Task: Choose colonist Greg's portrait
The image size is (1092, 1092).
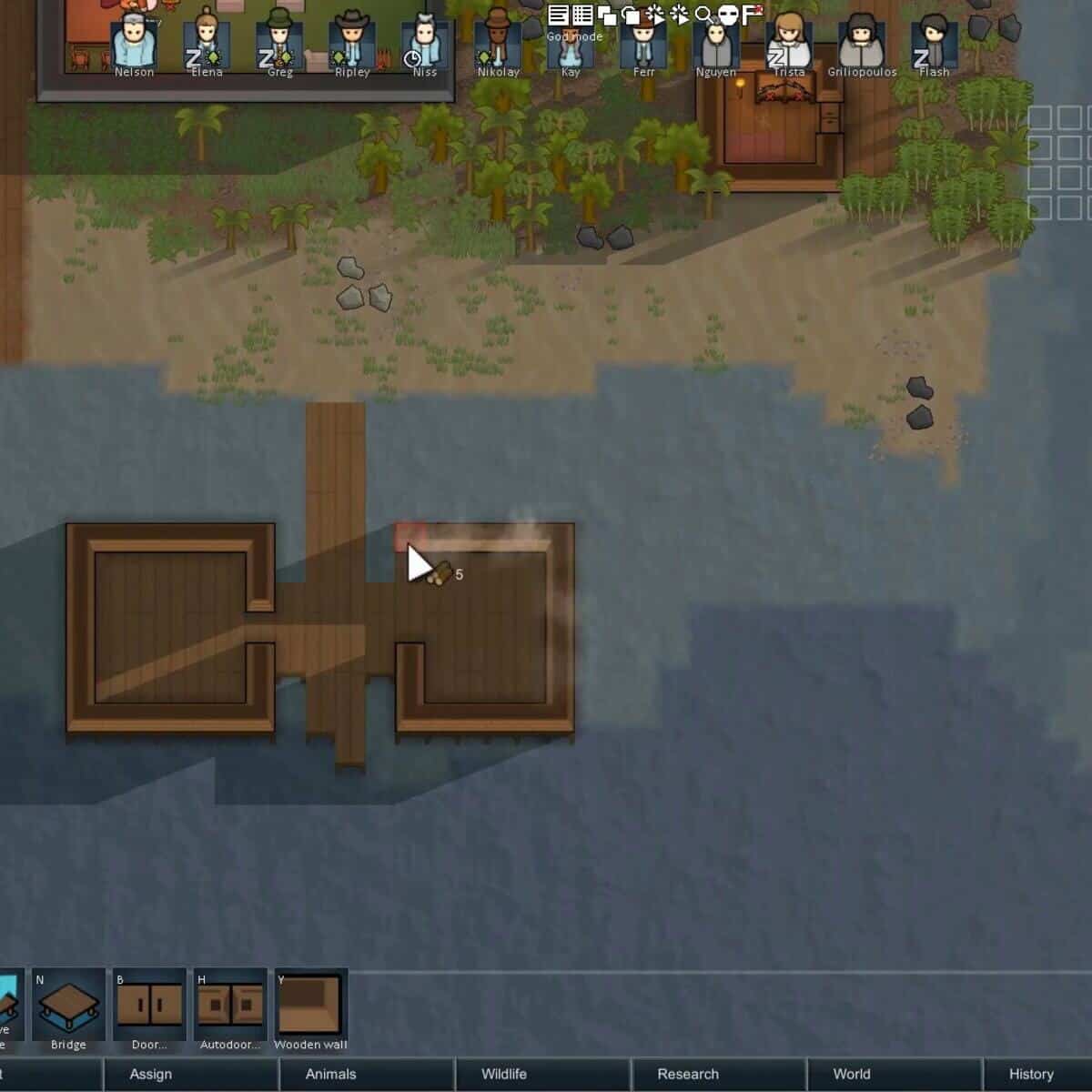Action: tap(279, 44)
